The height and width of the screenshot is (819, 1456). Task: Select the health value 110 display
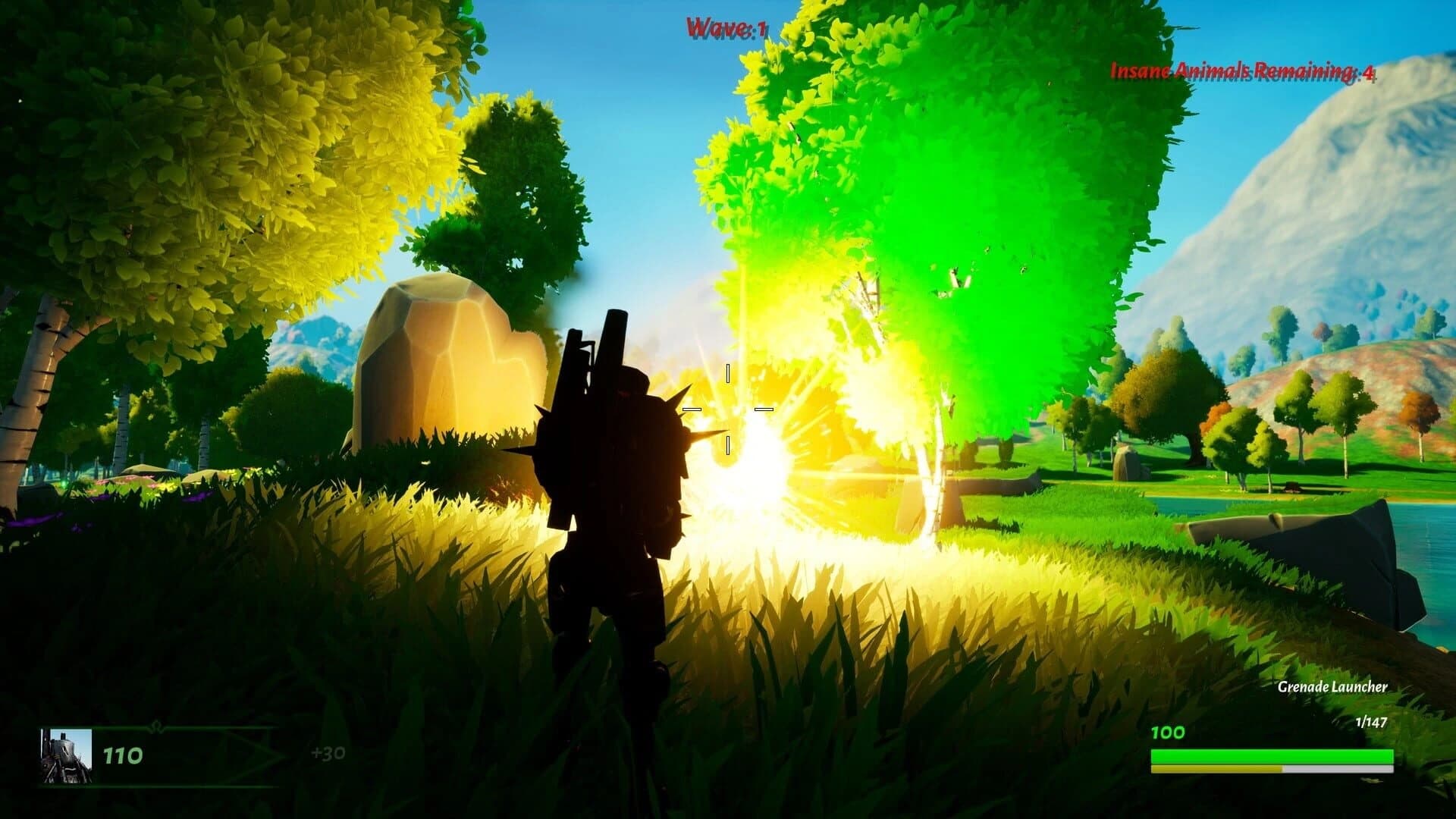tap(124, 755)
